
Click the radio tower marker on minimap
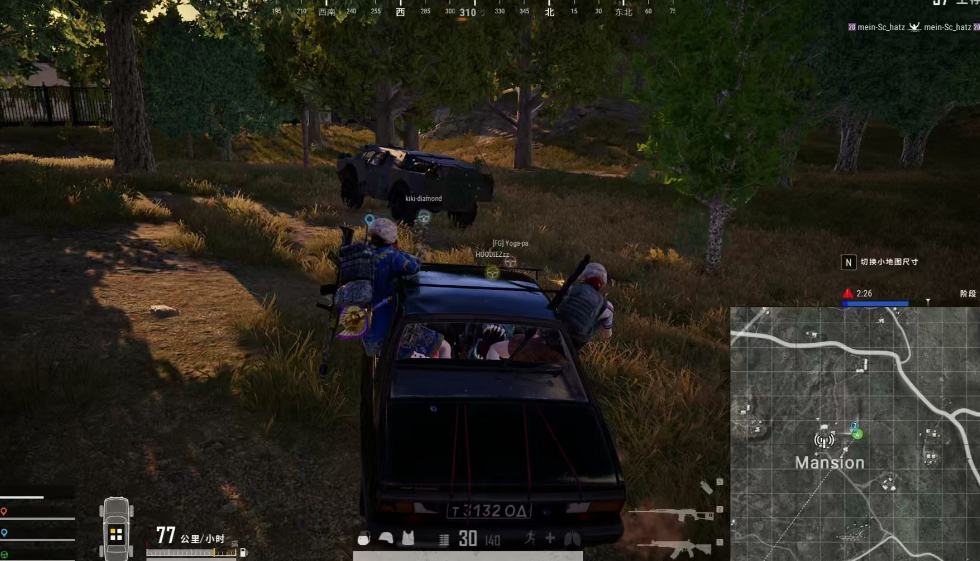(x=824, y=440)
